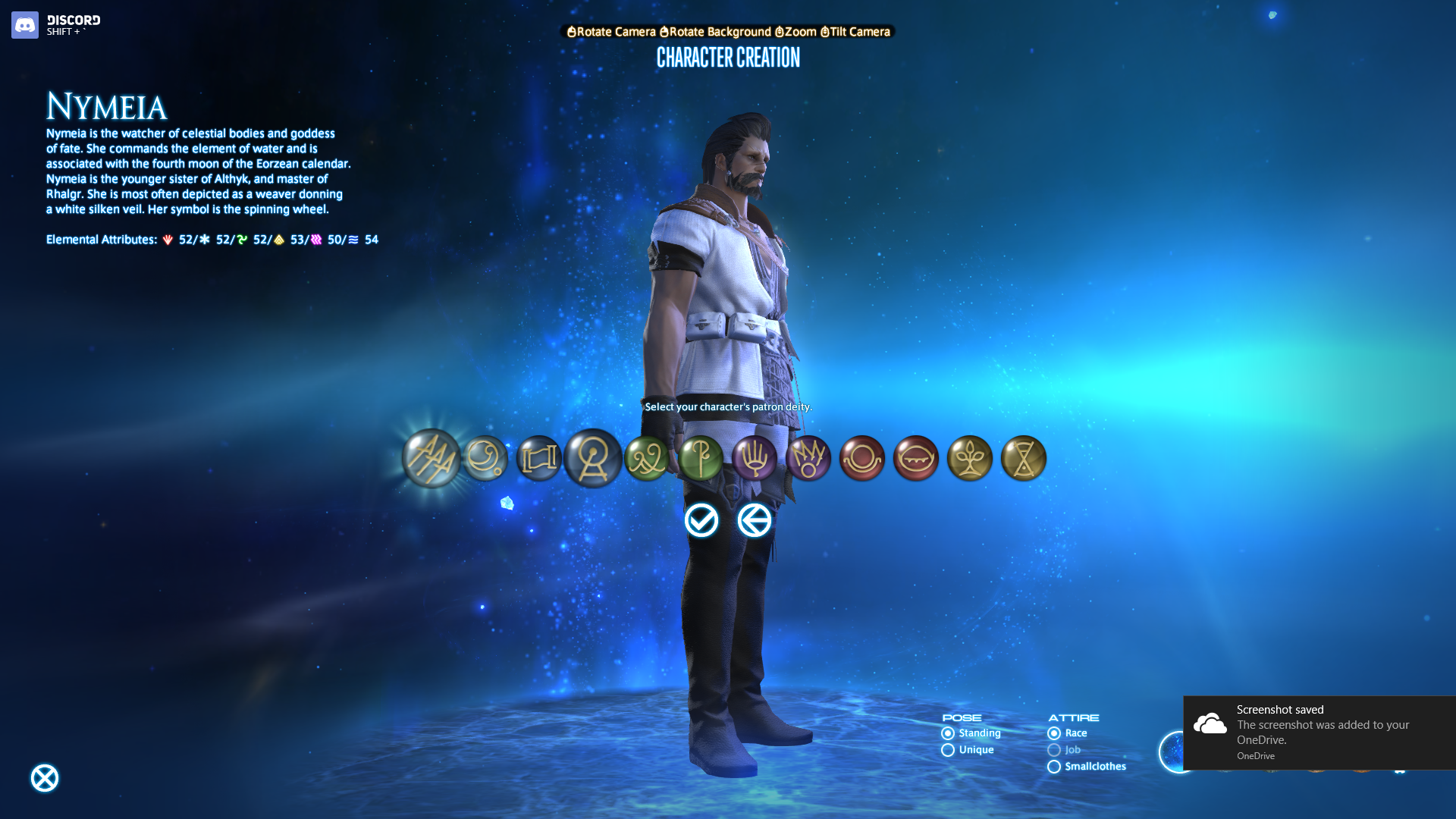Open the OneDrive screenshot saved notification
The image size is (1456, 819).
point(1319,733)
